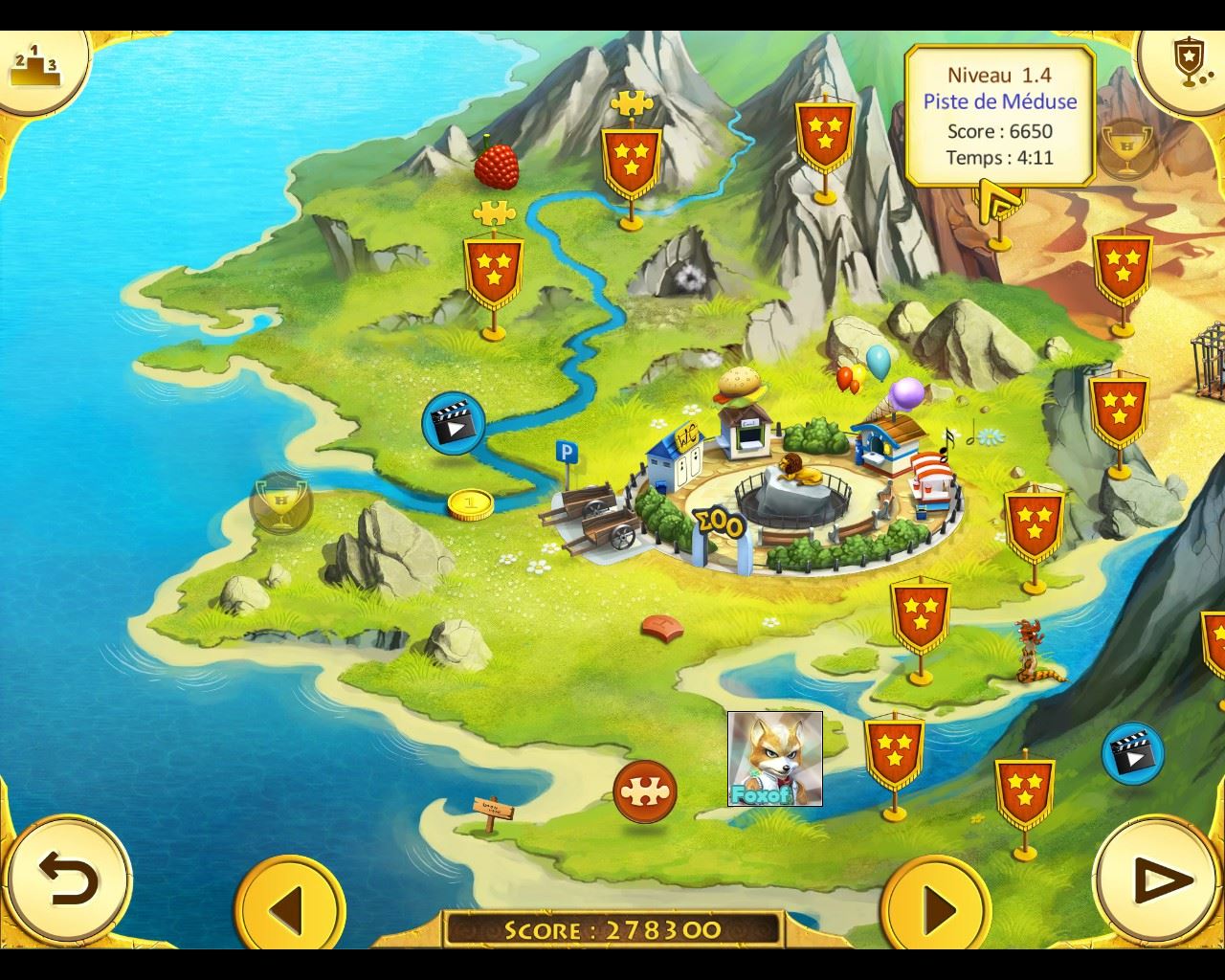Select the level banner beside the orange lizard
Viewport: 1225px width, 980px height.
[920, 617]
